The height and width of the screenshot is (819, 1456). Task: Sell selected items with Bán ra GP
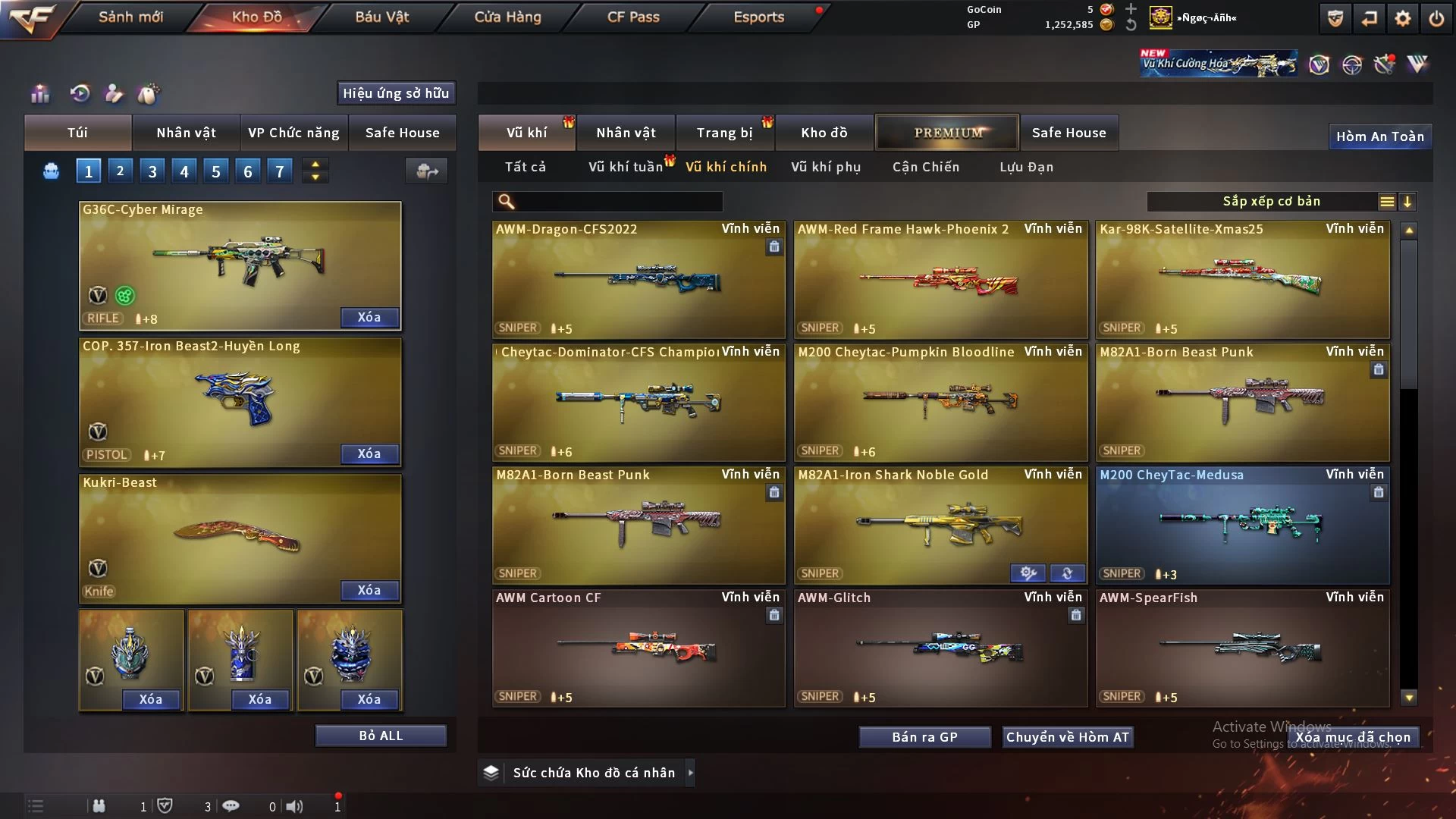point(924,737)
